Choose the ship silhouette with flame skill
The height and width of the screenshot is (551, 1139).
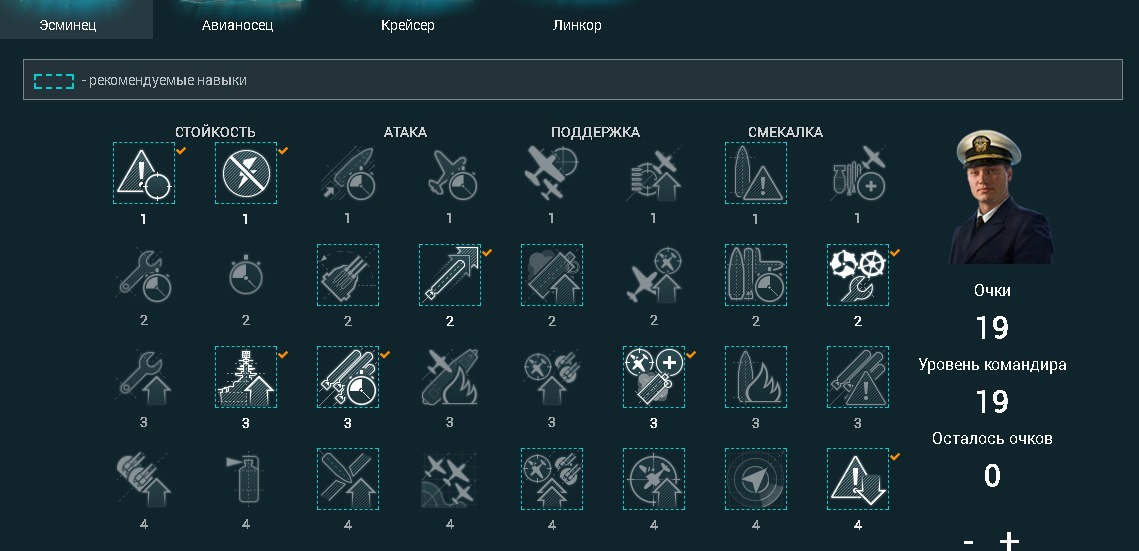tap(756, 377)
